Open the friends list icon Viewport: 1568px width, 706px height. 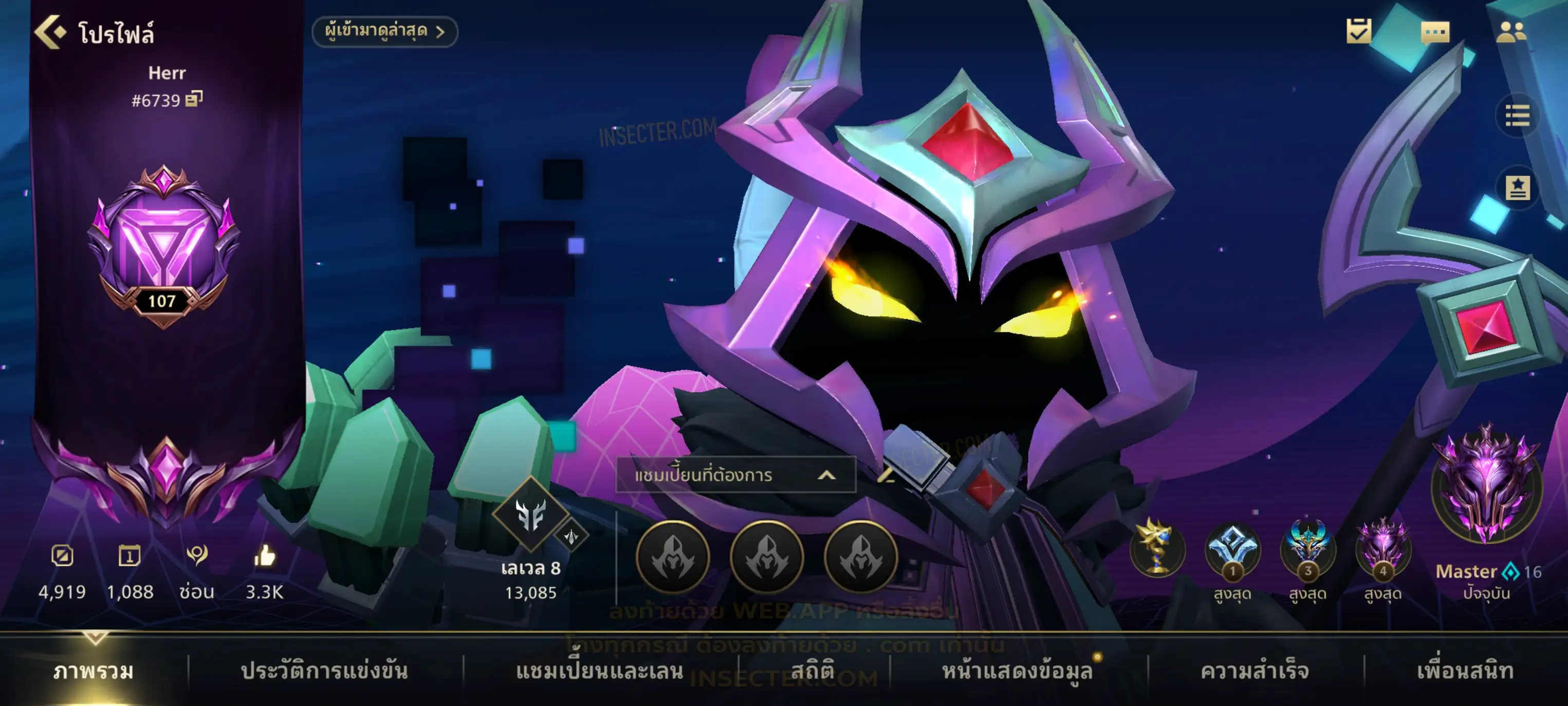point(1511,32)
